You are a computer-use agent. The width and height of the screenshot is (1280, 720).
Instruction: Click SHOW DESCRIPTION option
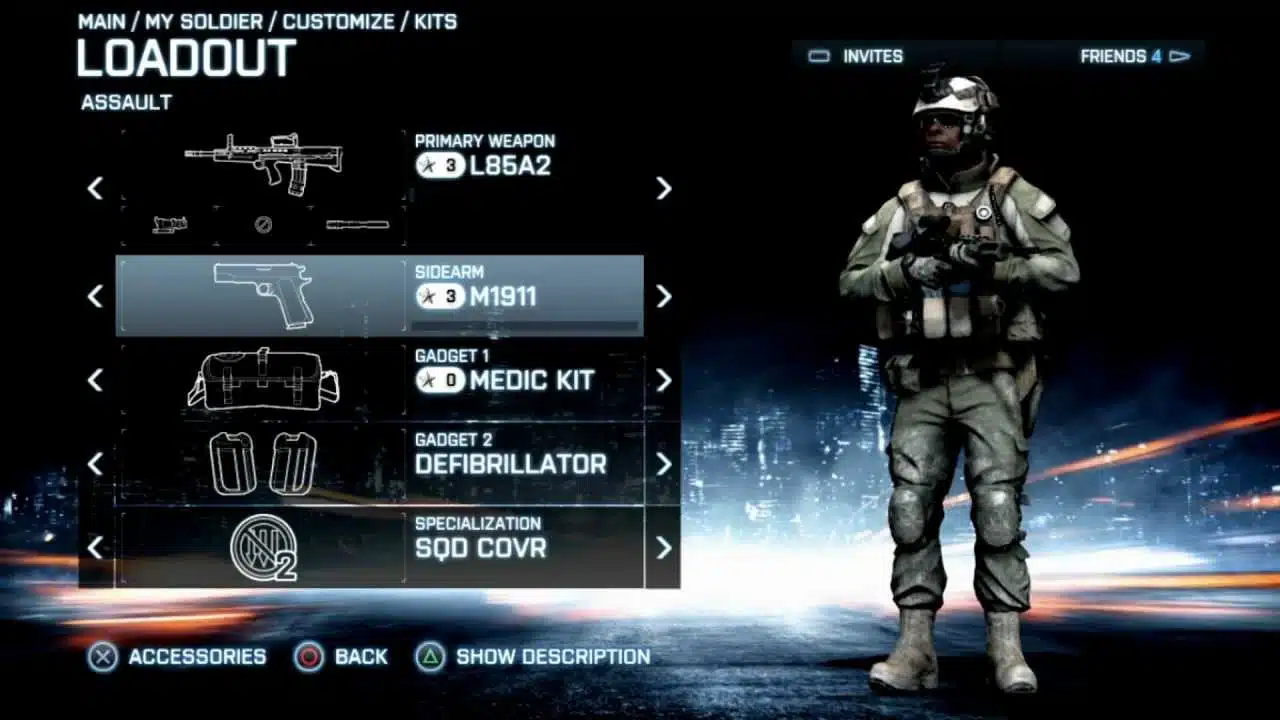point(549,657)
